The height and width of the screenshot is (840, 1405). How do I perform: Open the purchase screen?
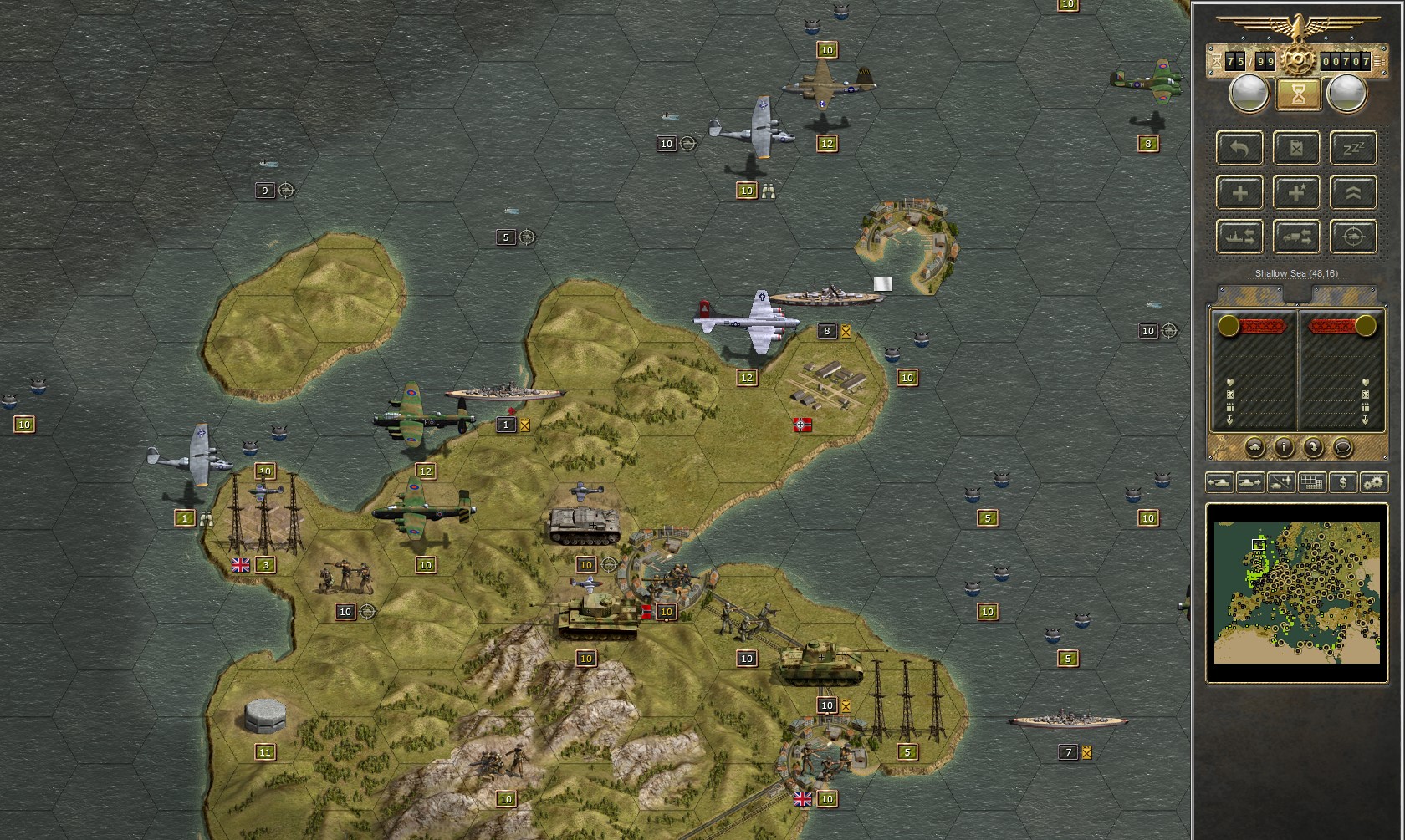coord(1342,482)
